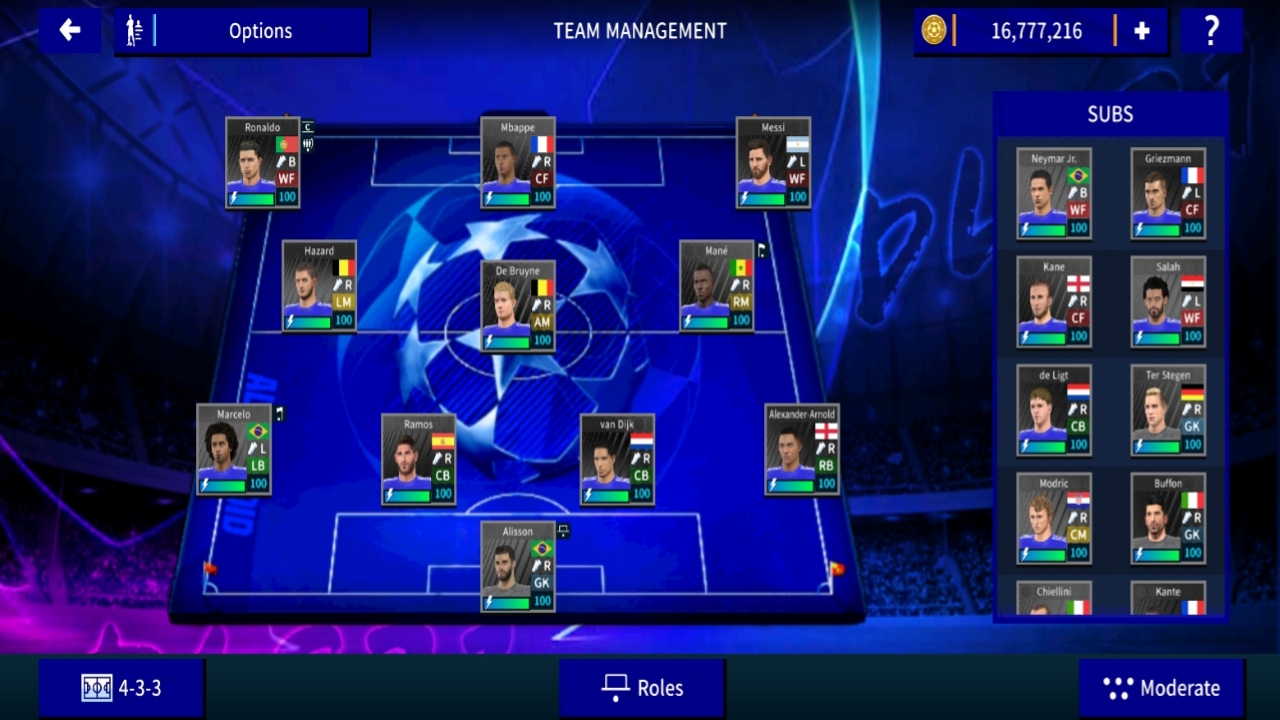Tap the gloves icon next to Ronaldo's card
This screenshot has width=1280, height=720.
coord(309,145)
